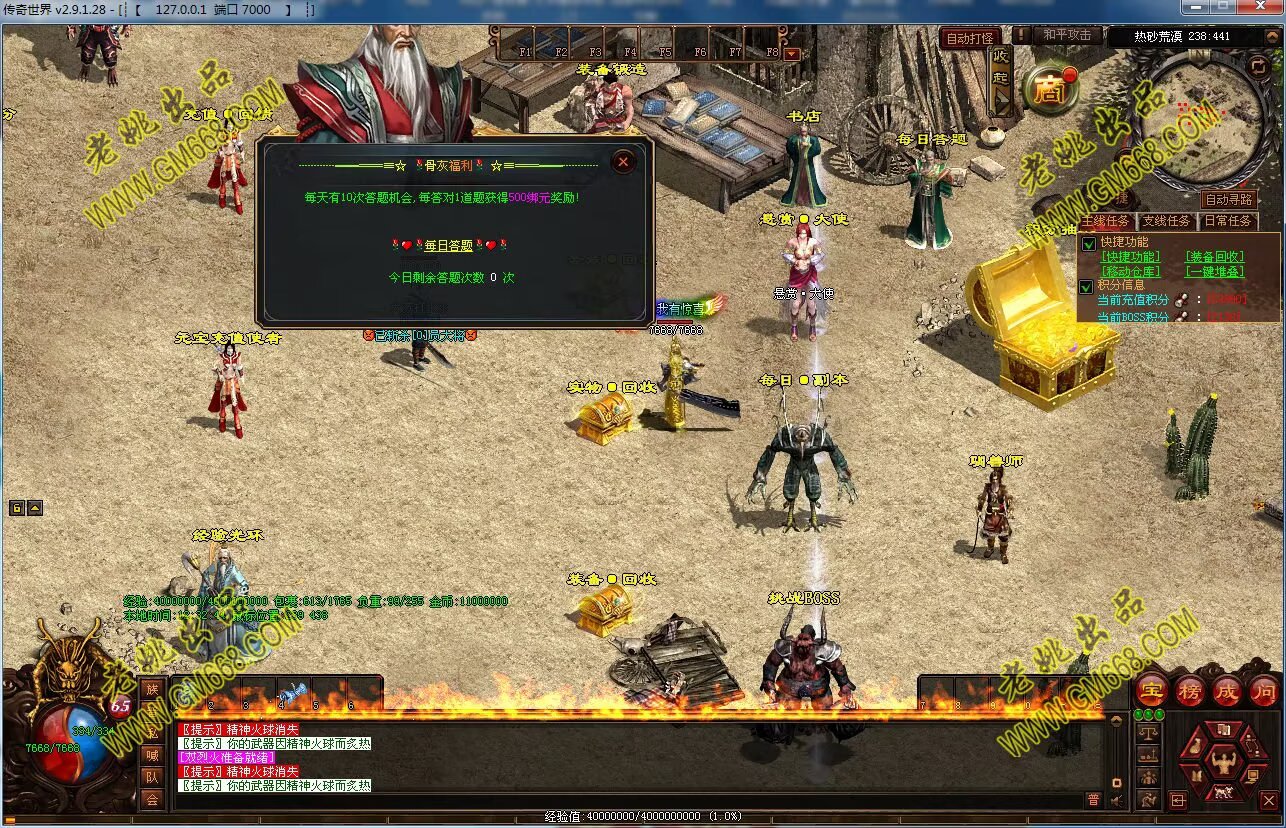Image resolution: width=1286 pixels, height=828 pixels.
Task: Close the 骨灰福利 dialog window
Action: 623,161
